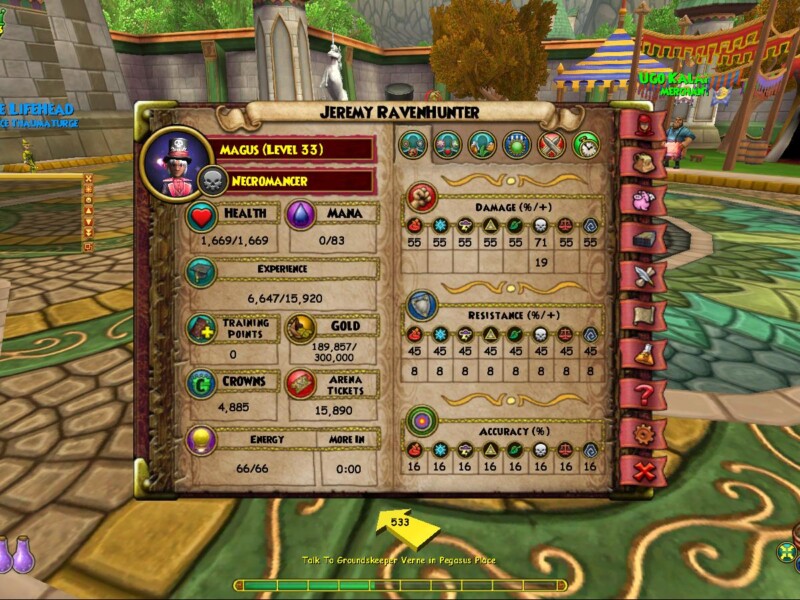
Task: Open the tab with feather and scroll icon
Action: [641, 276]
